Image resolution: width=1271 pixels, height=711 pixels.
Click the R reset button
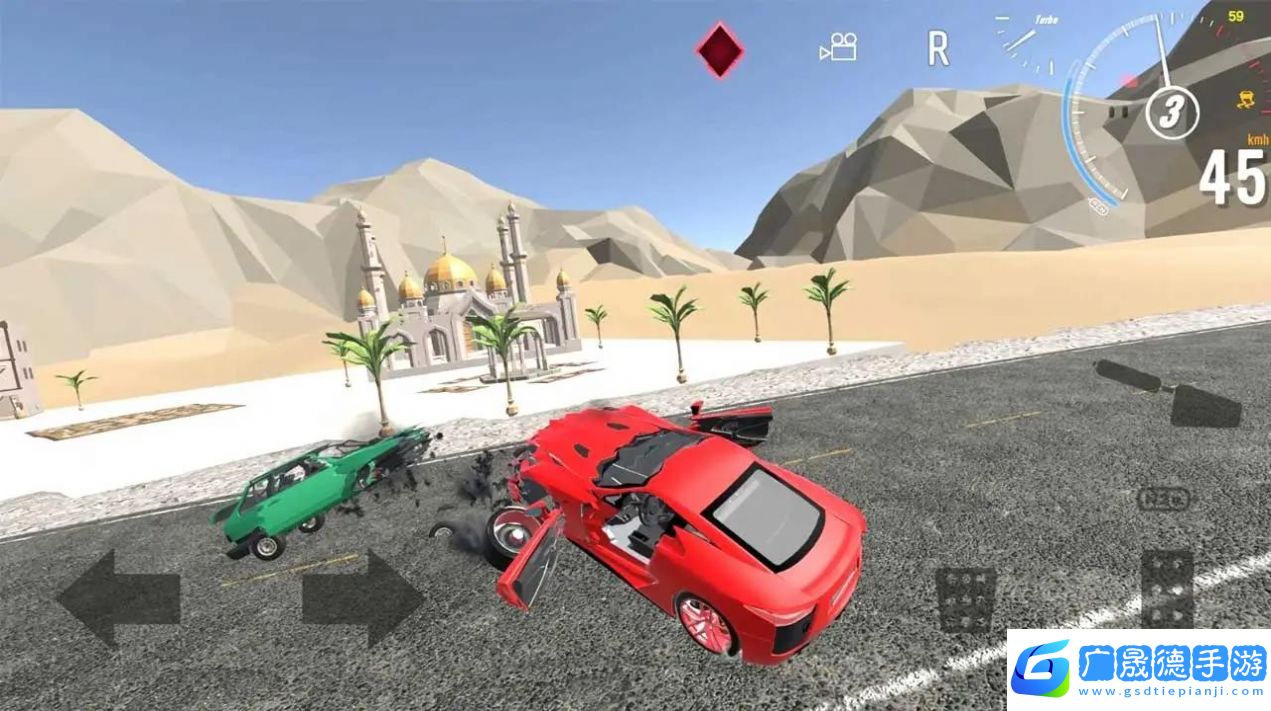pos(937,48)
